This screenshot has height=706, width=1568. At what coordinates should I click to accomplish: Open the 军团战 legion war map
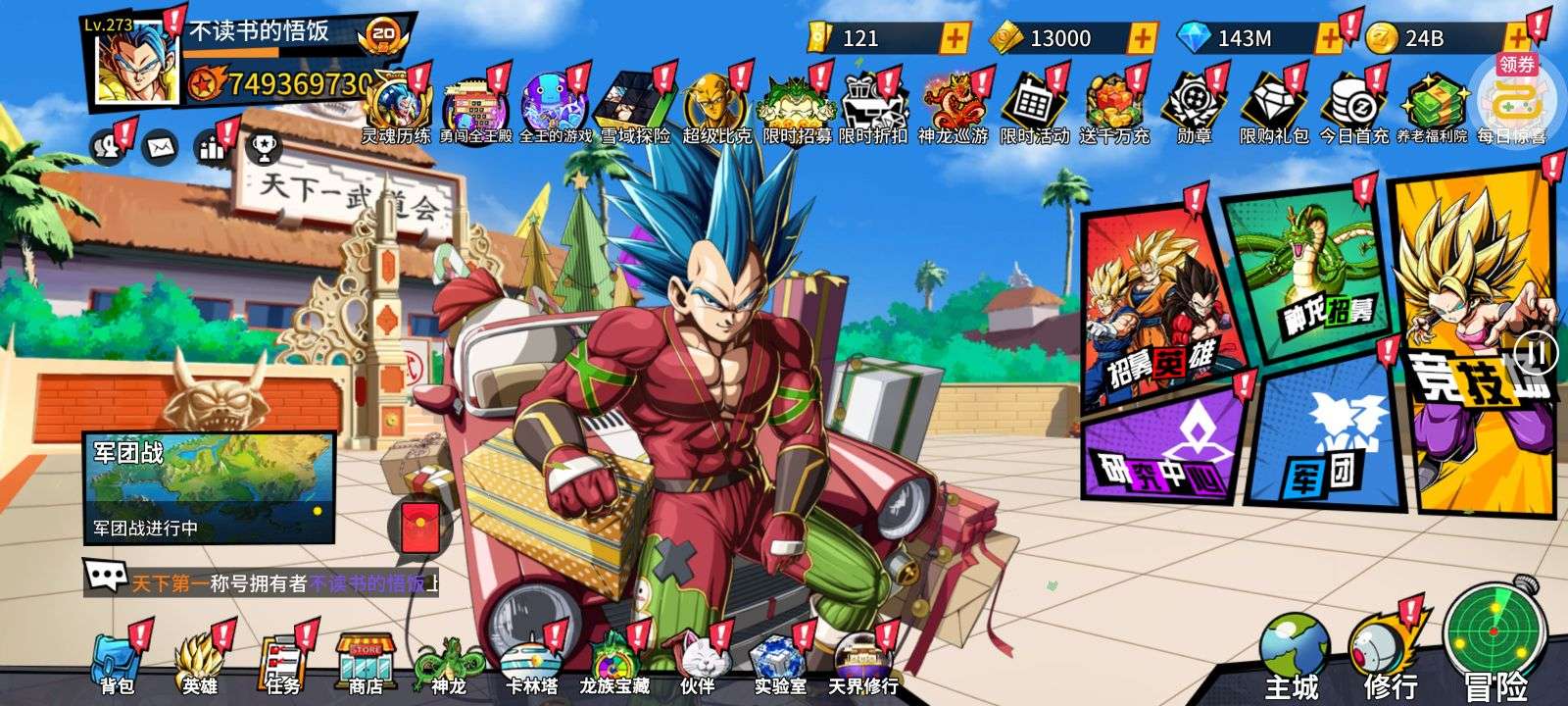point(209,487)
